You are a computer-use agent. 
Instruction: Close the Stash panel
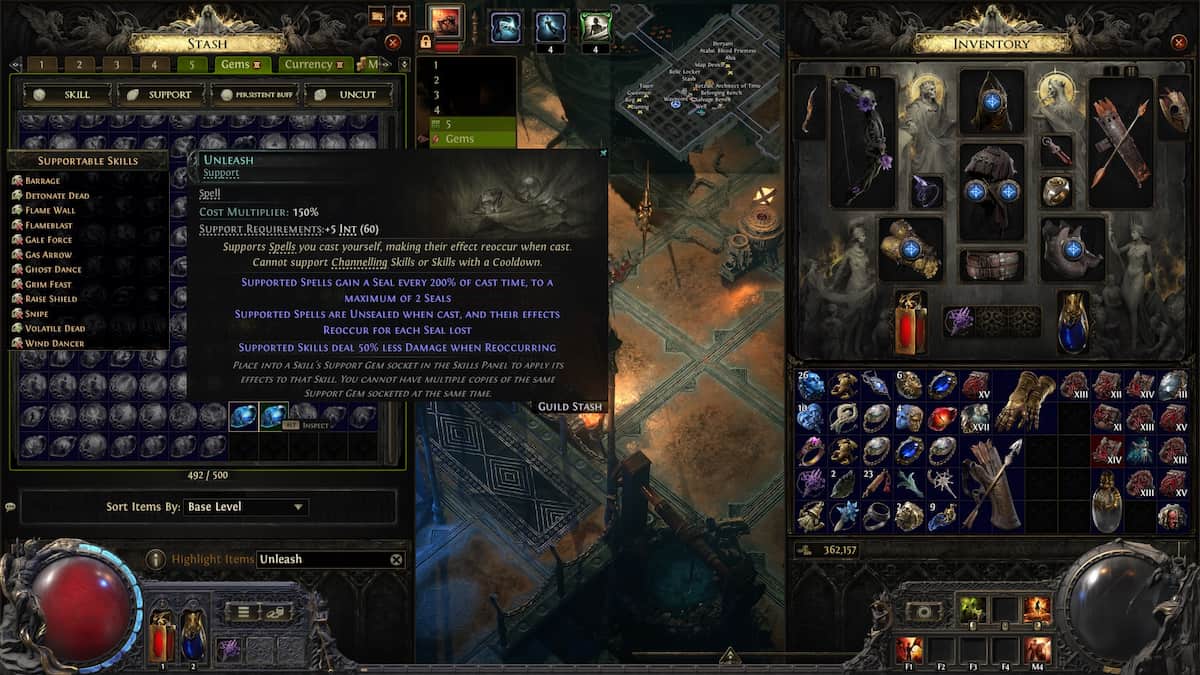(x=393, y=42)
